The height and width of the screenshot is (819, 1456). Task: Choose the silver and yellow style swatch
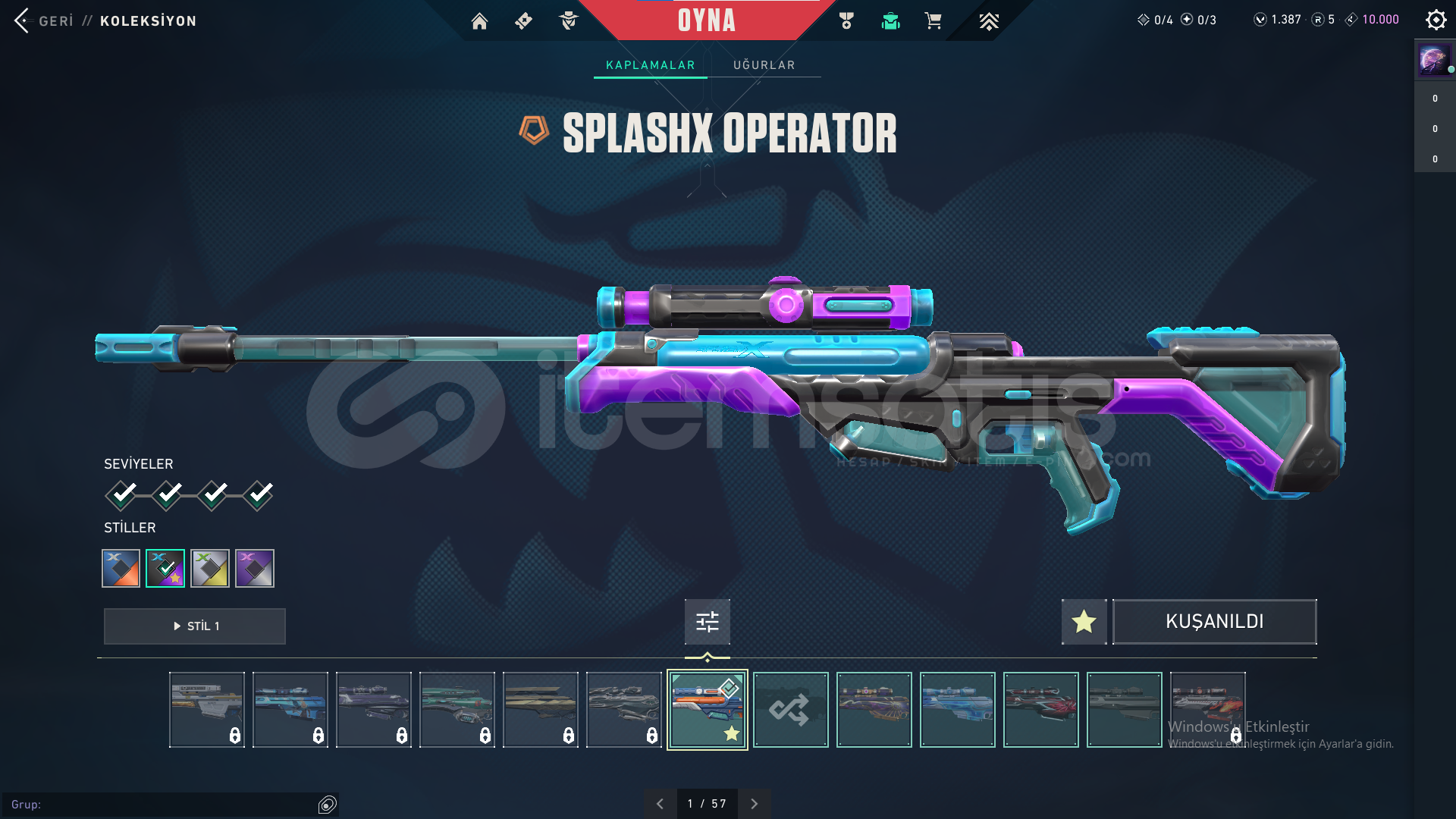(x=210, y=568)
